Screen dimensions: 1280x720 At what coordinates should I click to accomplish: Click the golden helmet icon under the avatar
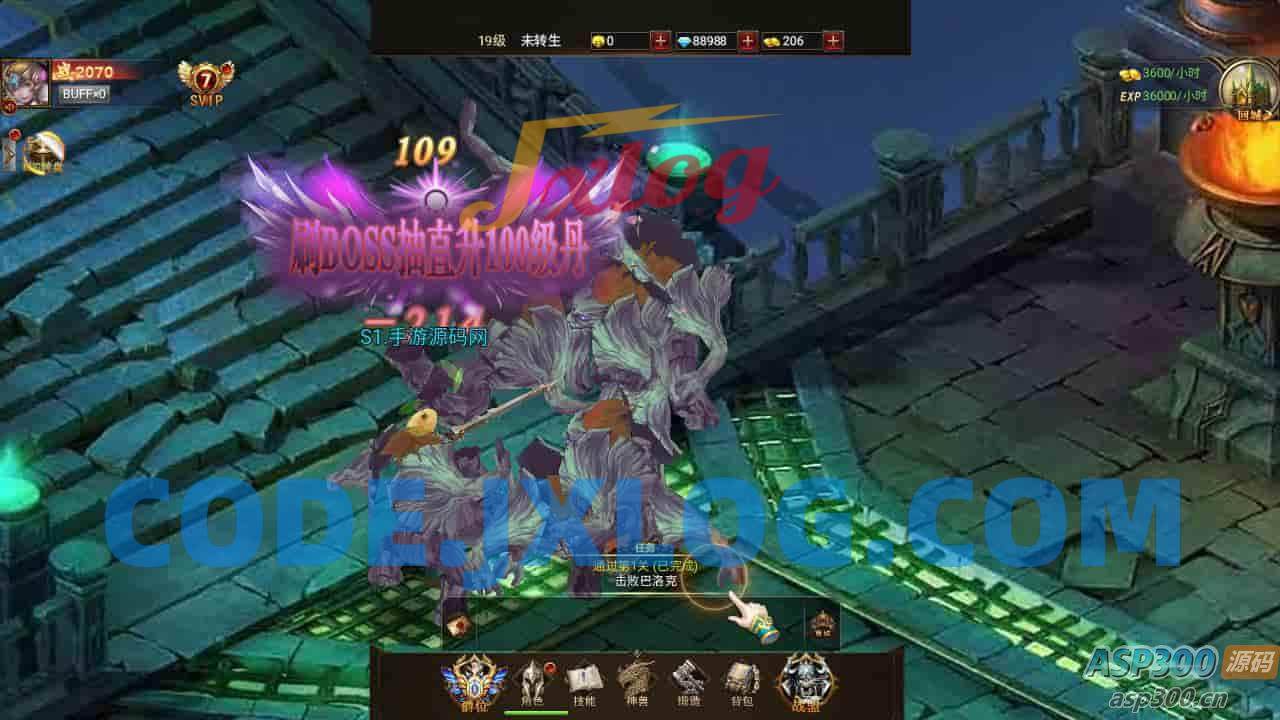click(x=43, y=152)
